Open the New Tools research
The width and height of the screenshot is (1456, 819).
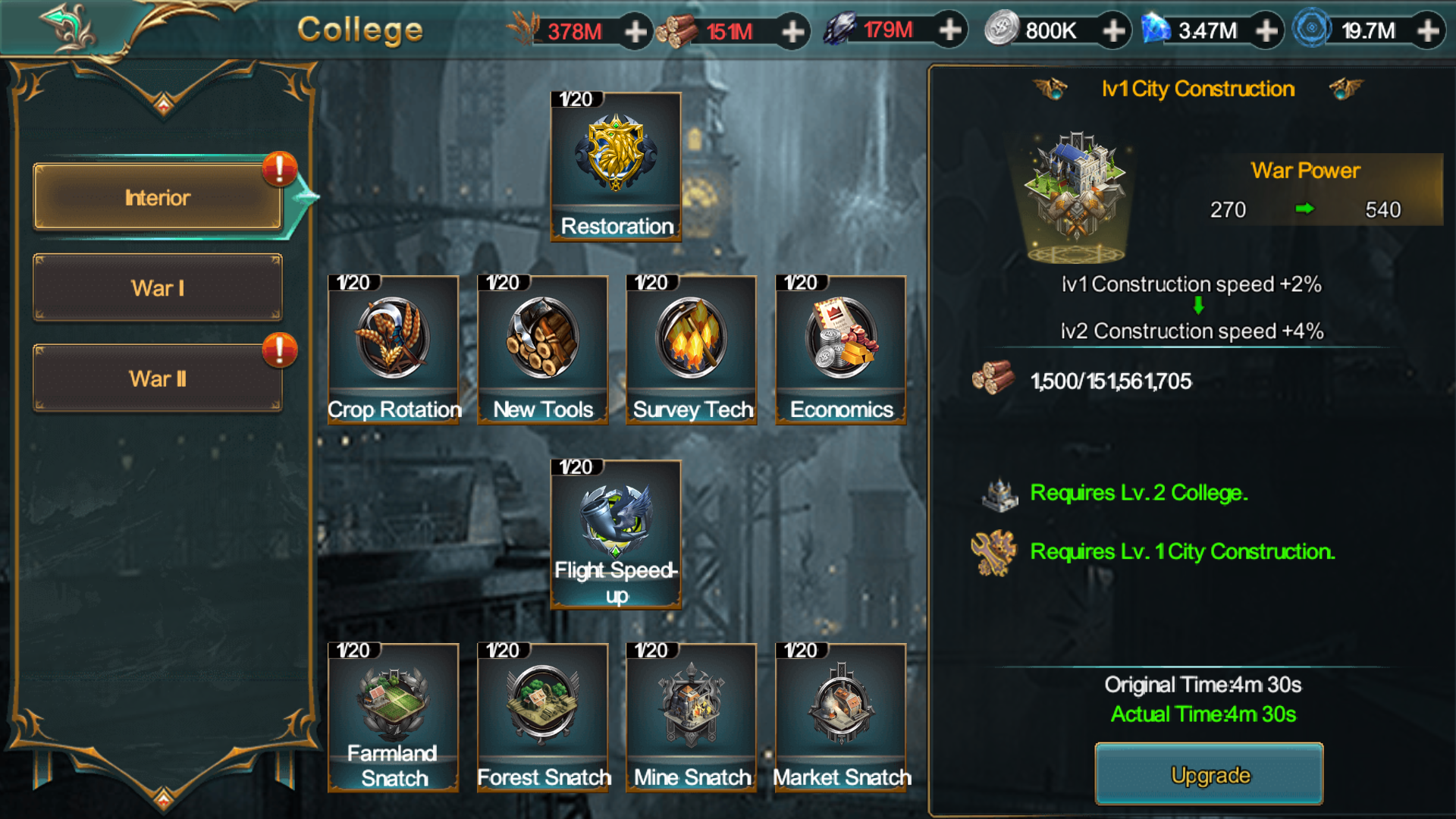542,350
